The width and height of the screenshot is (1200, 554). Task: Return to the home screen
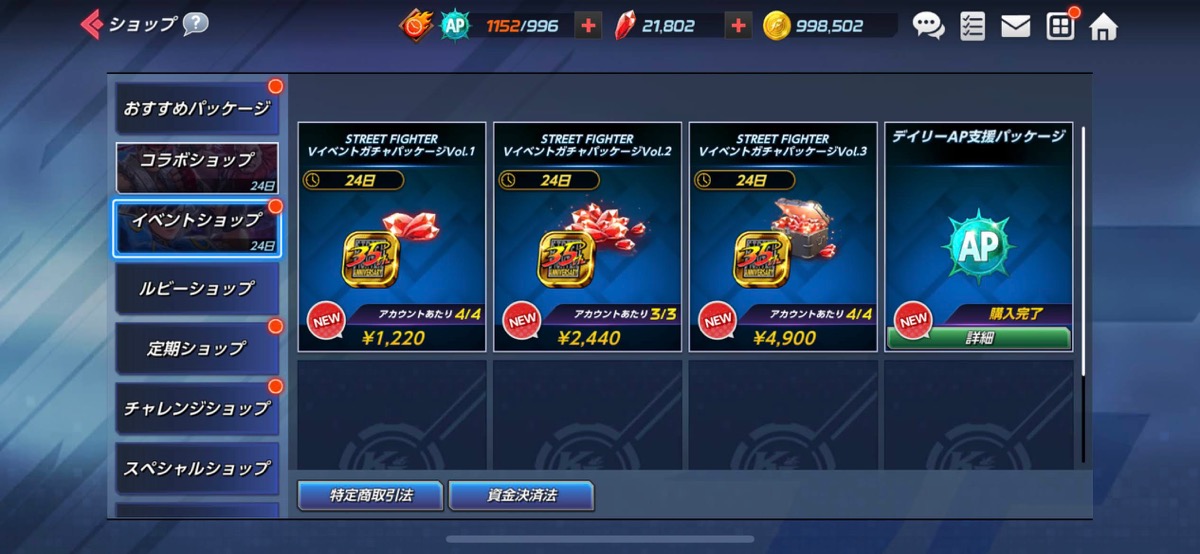[1103, 26]
